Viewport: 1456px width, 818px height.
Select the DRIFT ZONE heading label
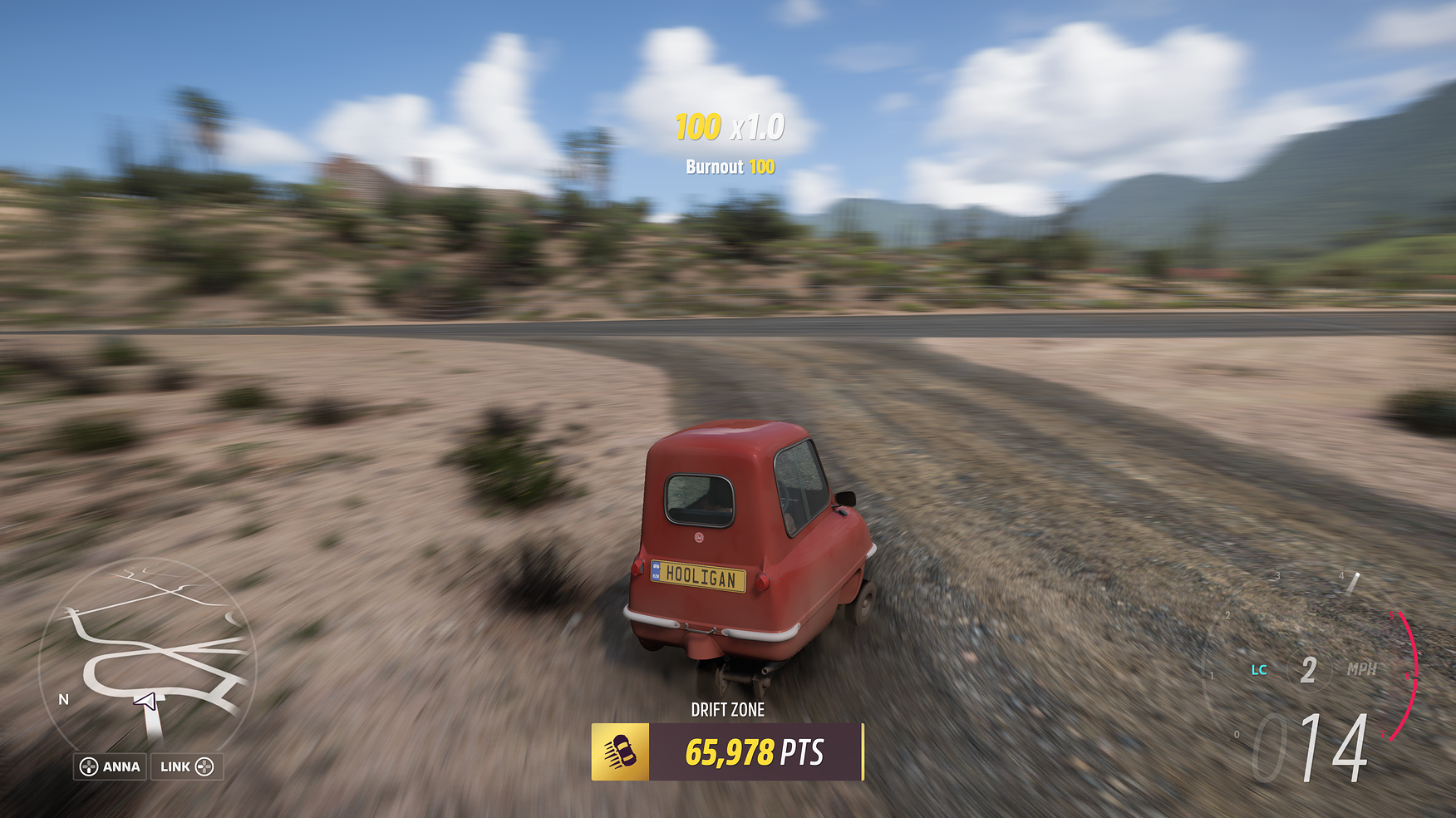pyautogui.click(x=727, y=710)
